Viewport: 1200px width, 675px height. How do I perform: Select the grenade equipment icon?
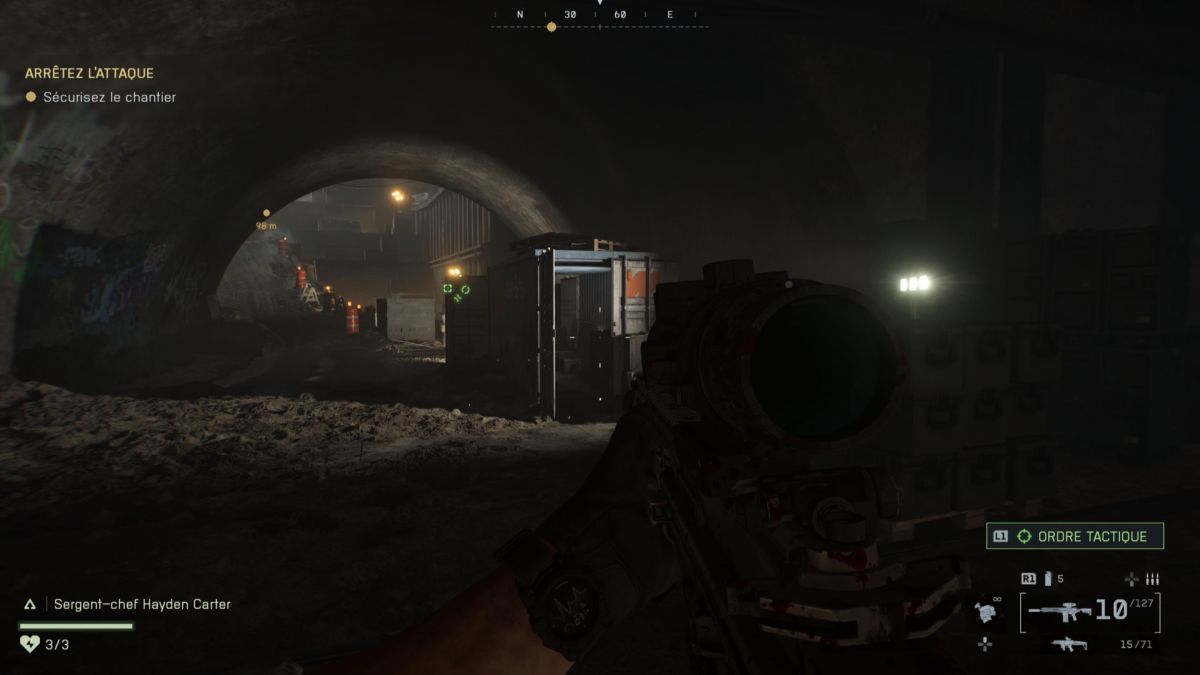pos(986,611)
